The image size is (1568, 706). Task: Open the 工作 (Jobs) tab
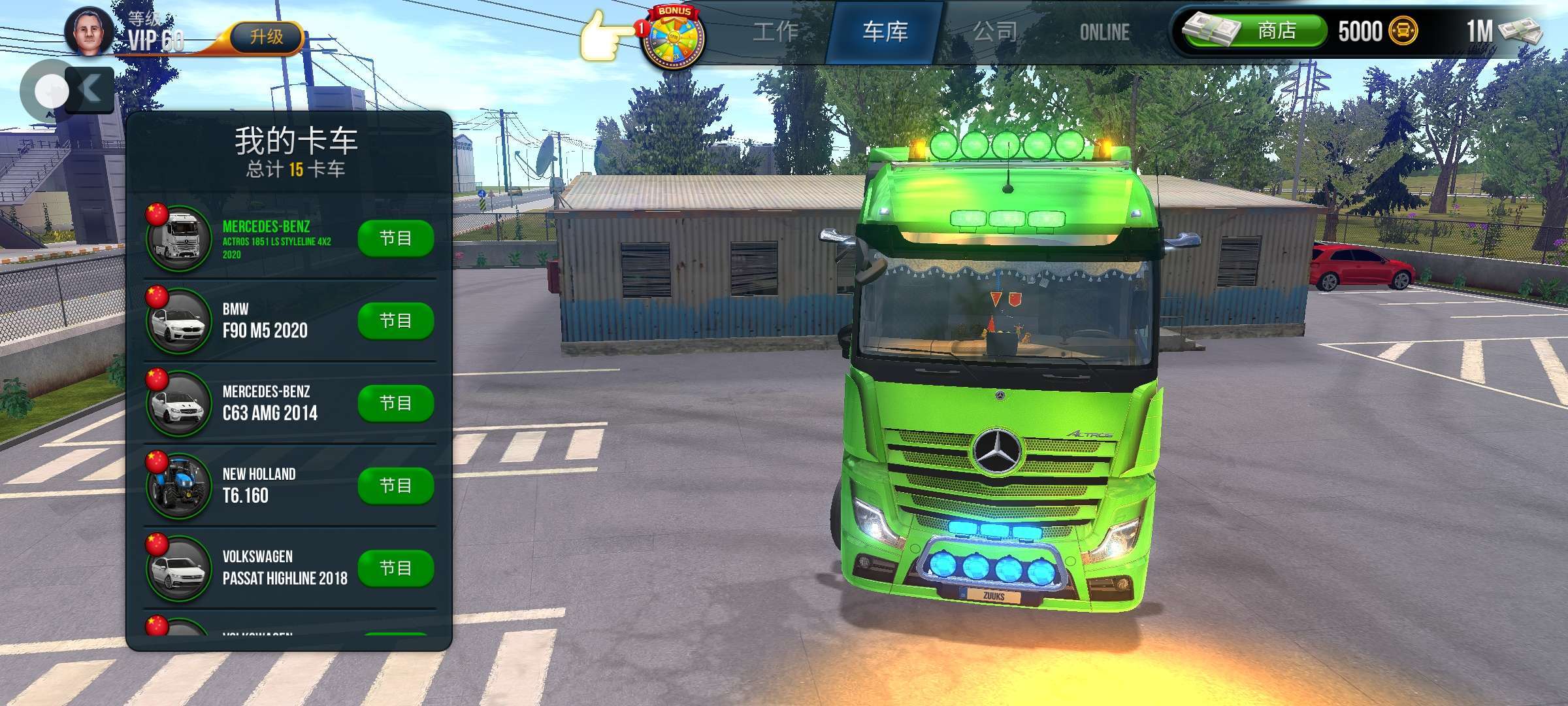[776, 31]
